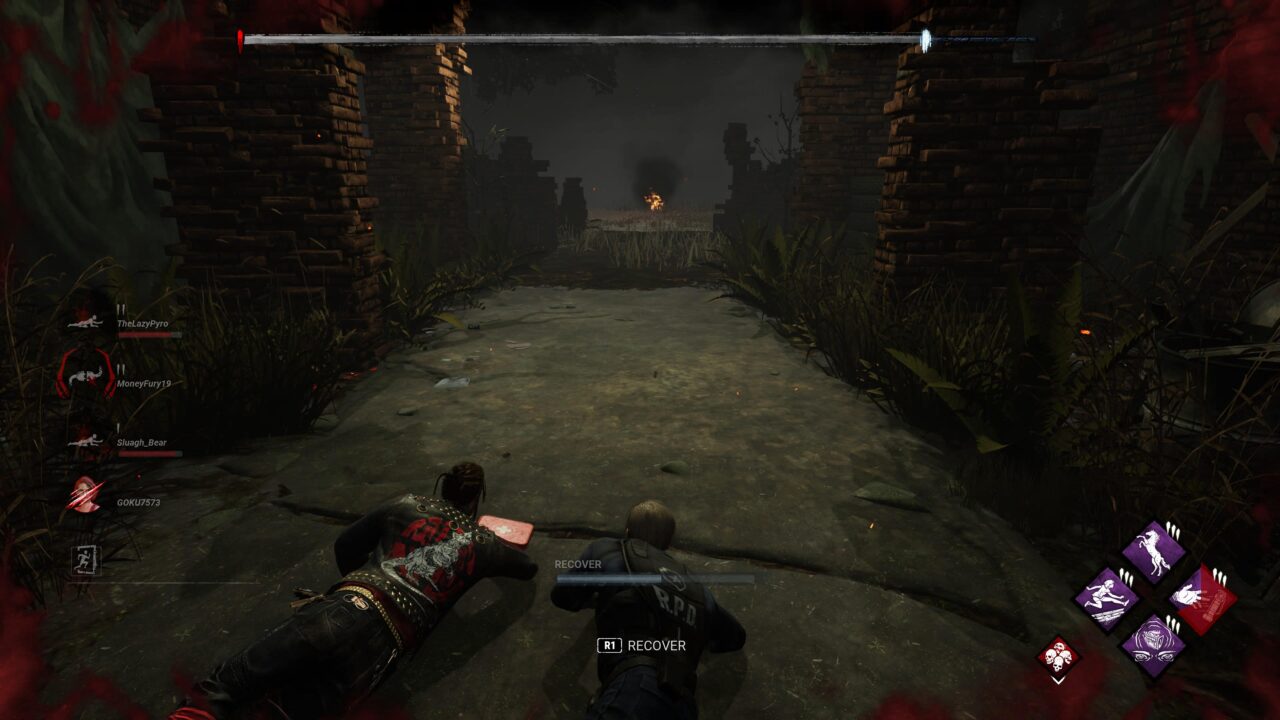Image resolution: width=1280 pixels, height=720 pixels.
Task: Click Sluagh_Bear's survivor status row
Action: click(x=141, y=442)
